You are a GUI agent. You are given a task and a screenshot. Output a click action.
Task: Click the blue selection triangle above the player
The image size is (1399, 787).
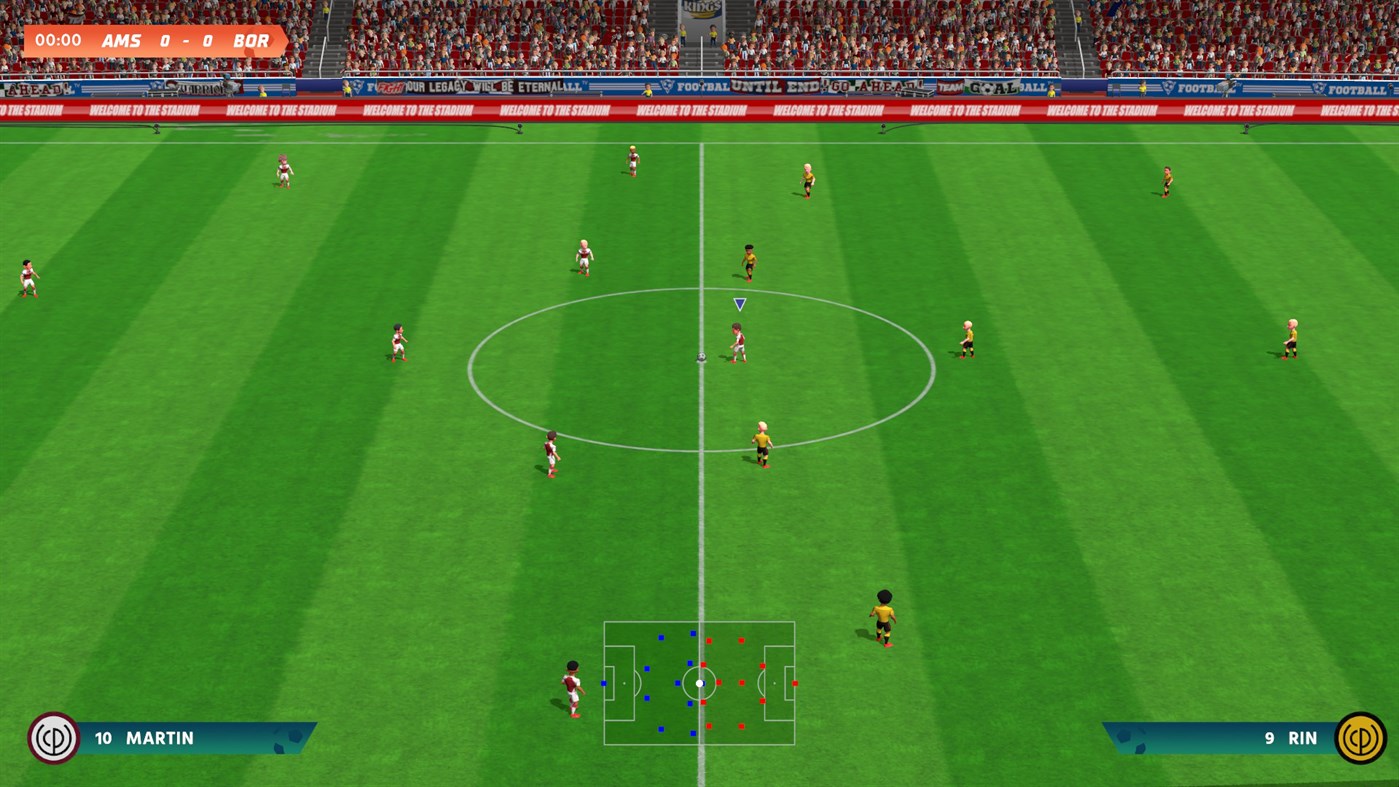pyautogui.click(x=738, y=303)
